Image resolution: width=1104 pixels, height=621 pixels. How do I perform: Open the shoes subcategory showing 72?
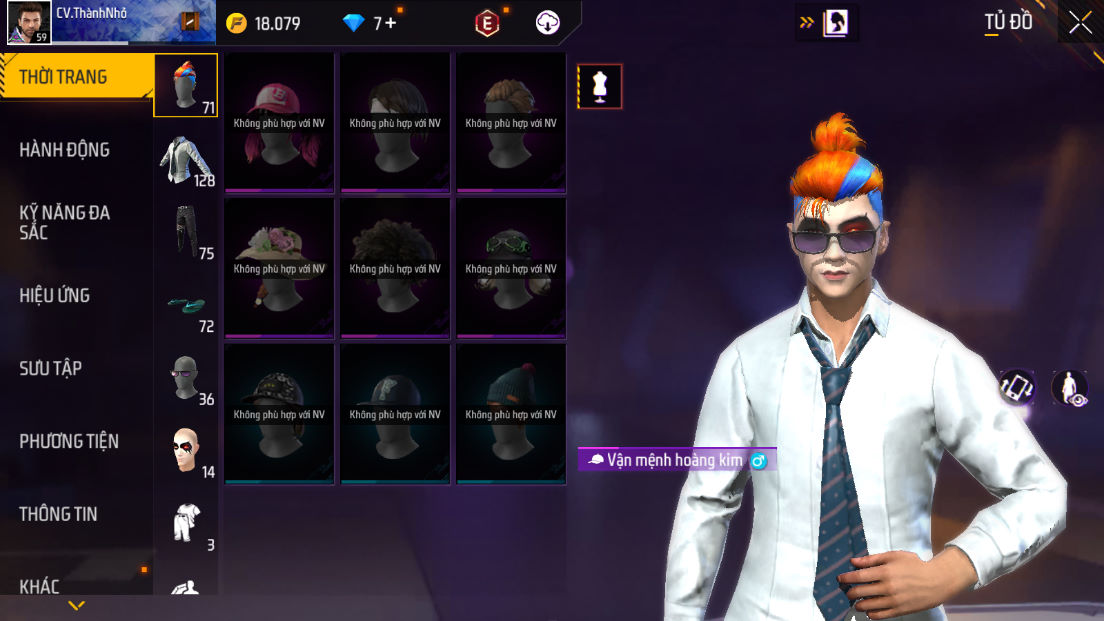pyautogui.click(x=186, y=305)
